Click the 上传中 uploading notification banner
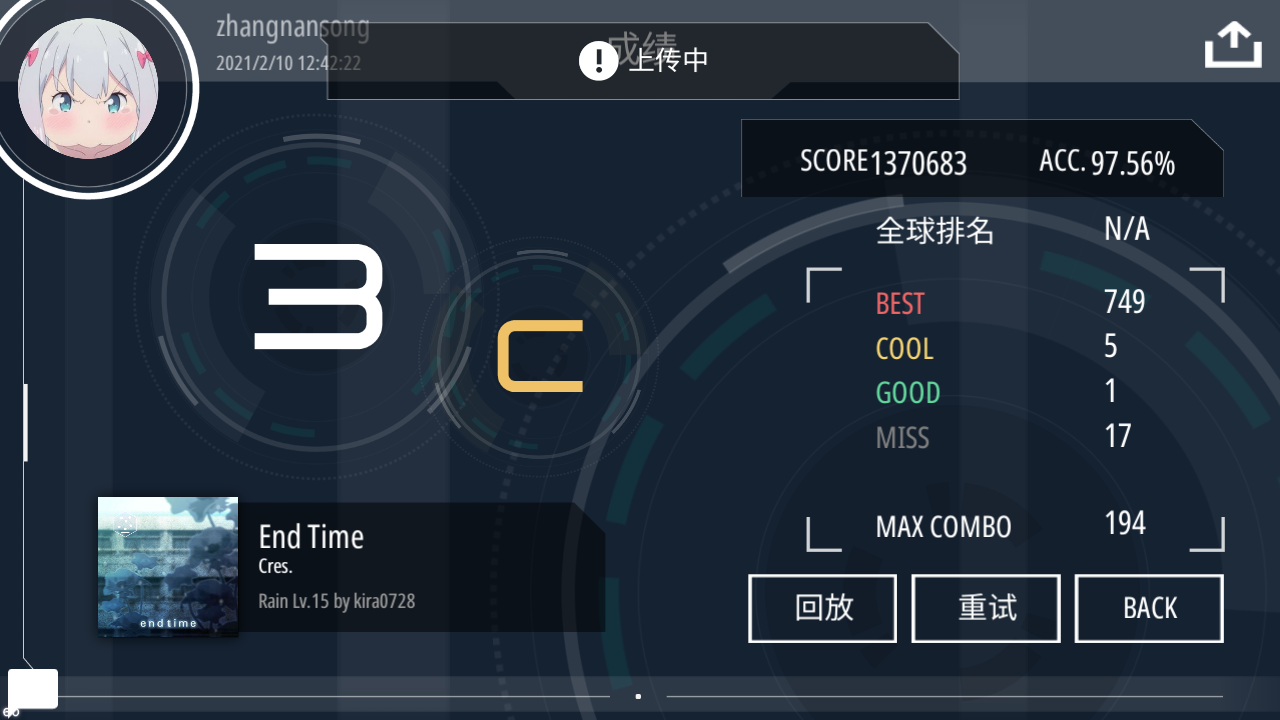The image size is (1280, 720). coord(666,61)
